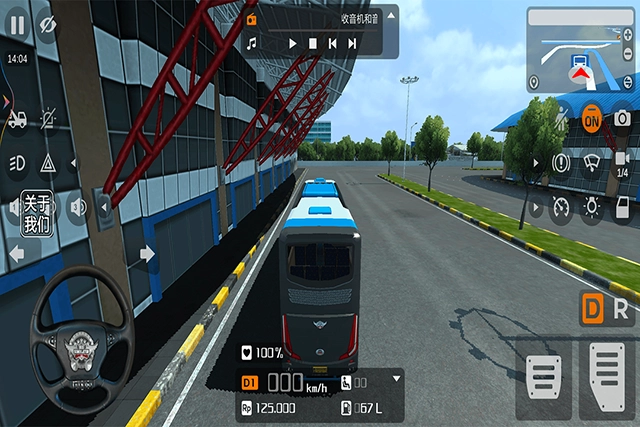
Task: Turn on the hazard warning lights
Action: 47,163
